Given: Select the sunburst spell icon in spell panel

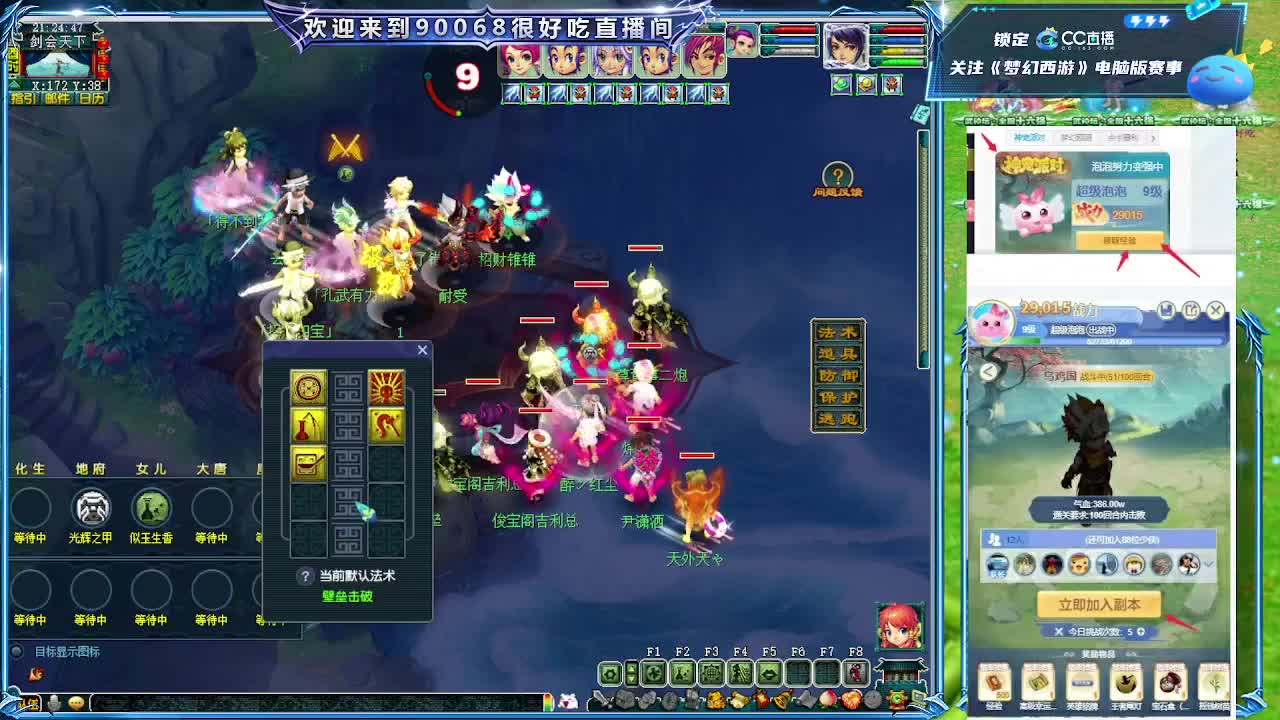Looking at the screenshot, I should [x=385, y=387].
